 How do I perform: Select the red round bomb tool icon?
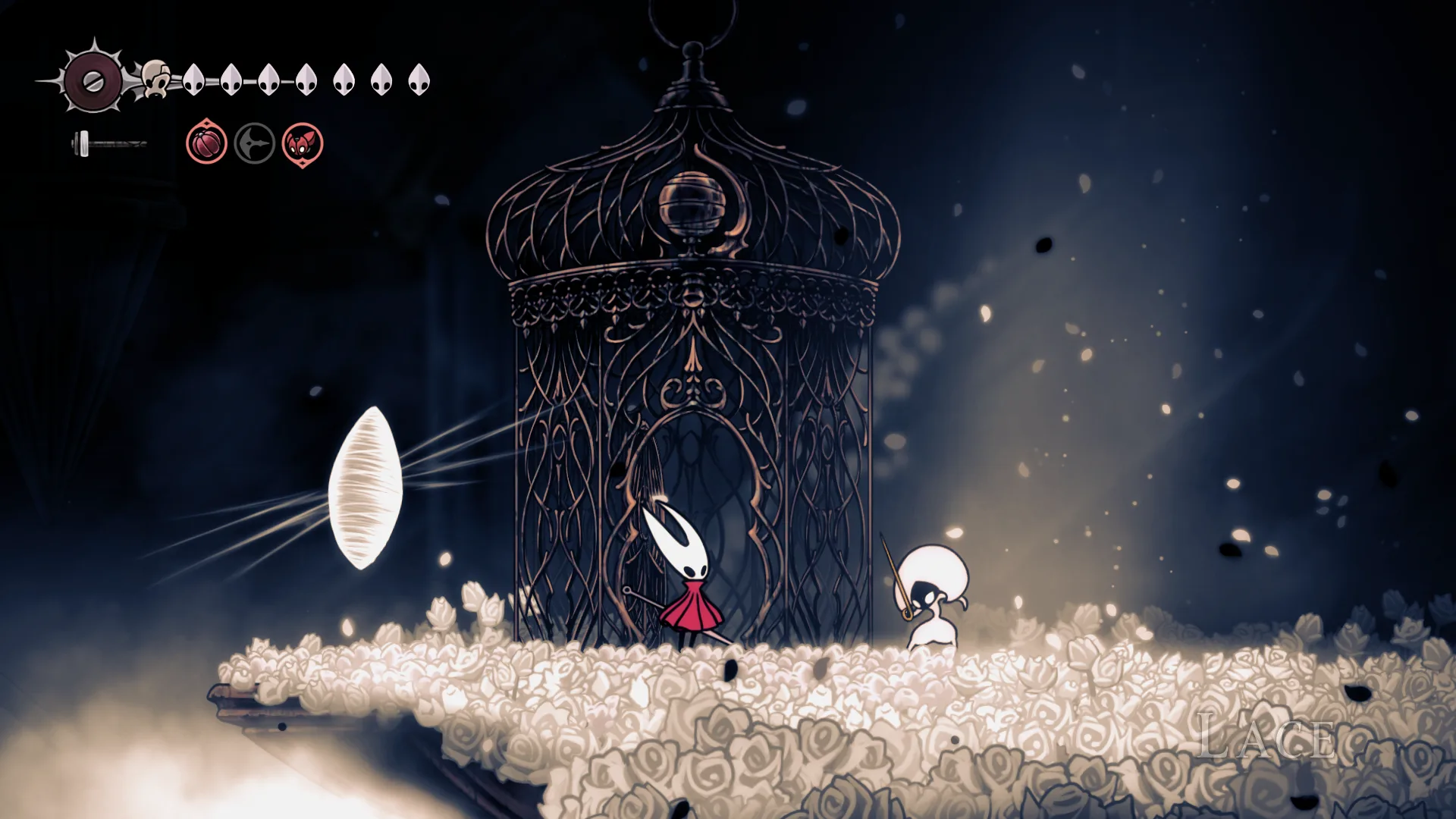coord(206,143)
